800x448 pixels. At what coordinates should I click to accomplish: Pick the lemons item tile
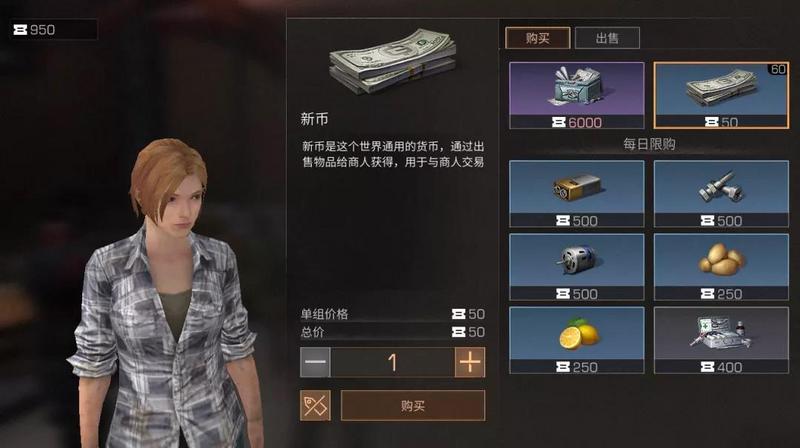tap(576, 340)
